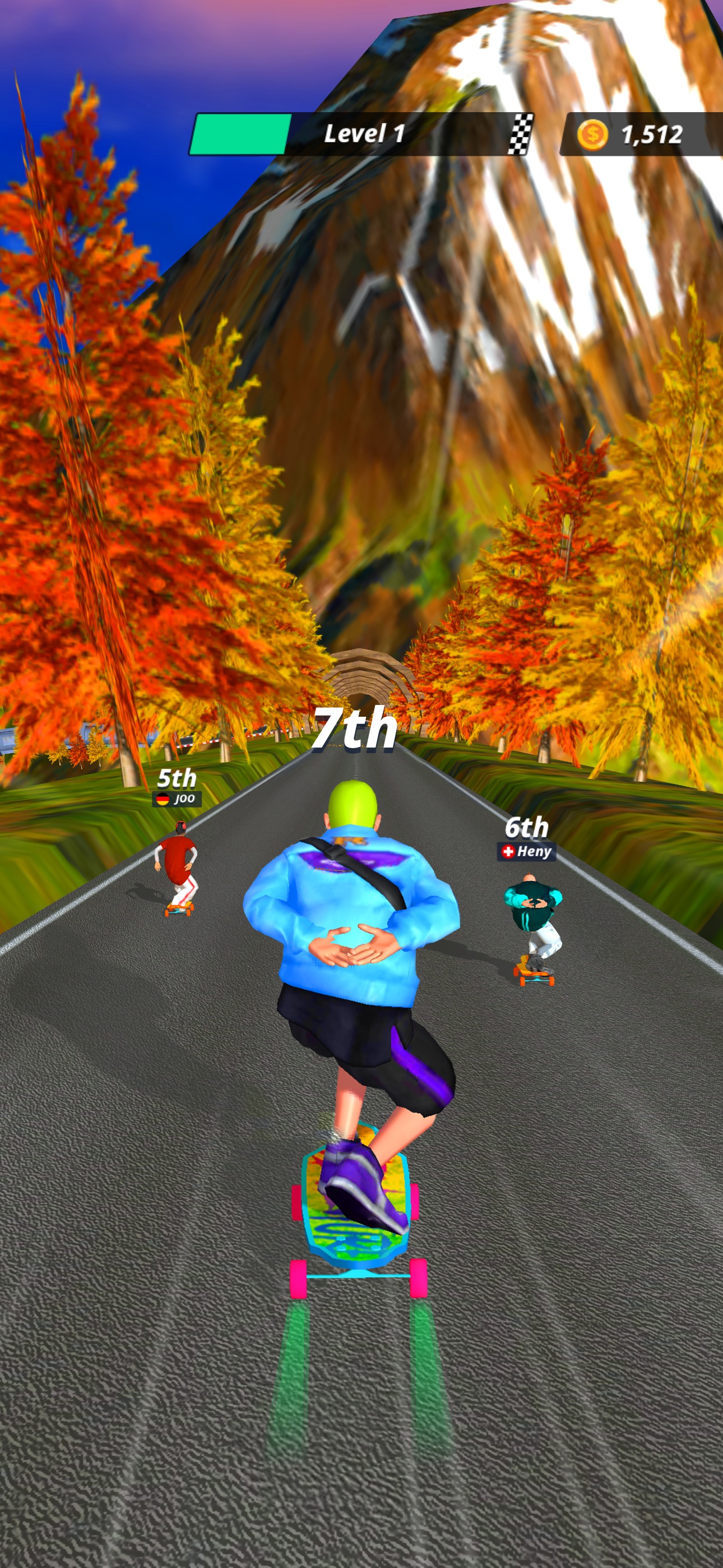Screen dimensions: 723x1568
Task: Select the 5th place badge above Joo
Action: [x=177, y=778]
